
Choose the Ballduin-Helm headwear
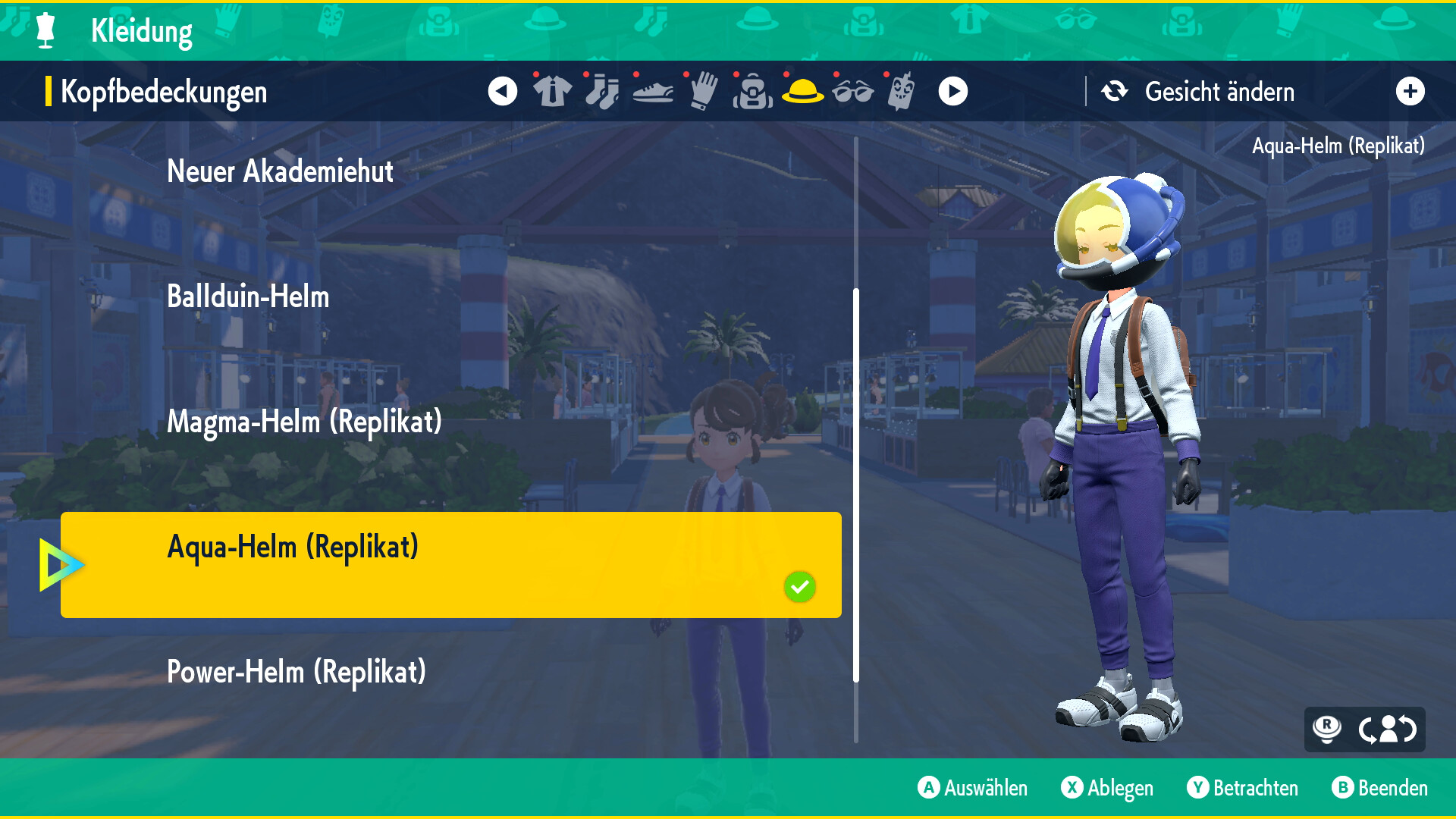click(x=248, y=297)
